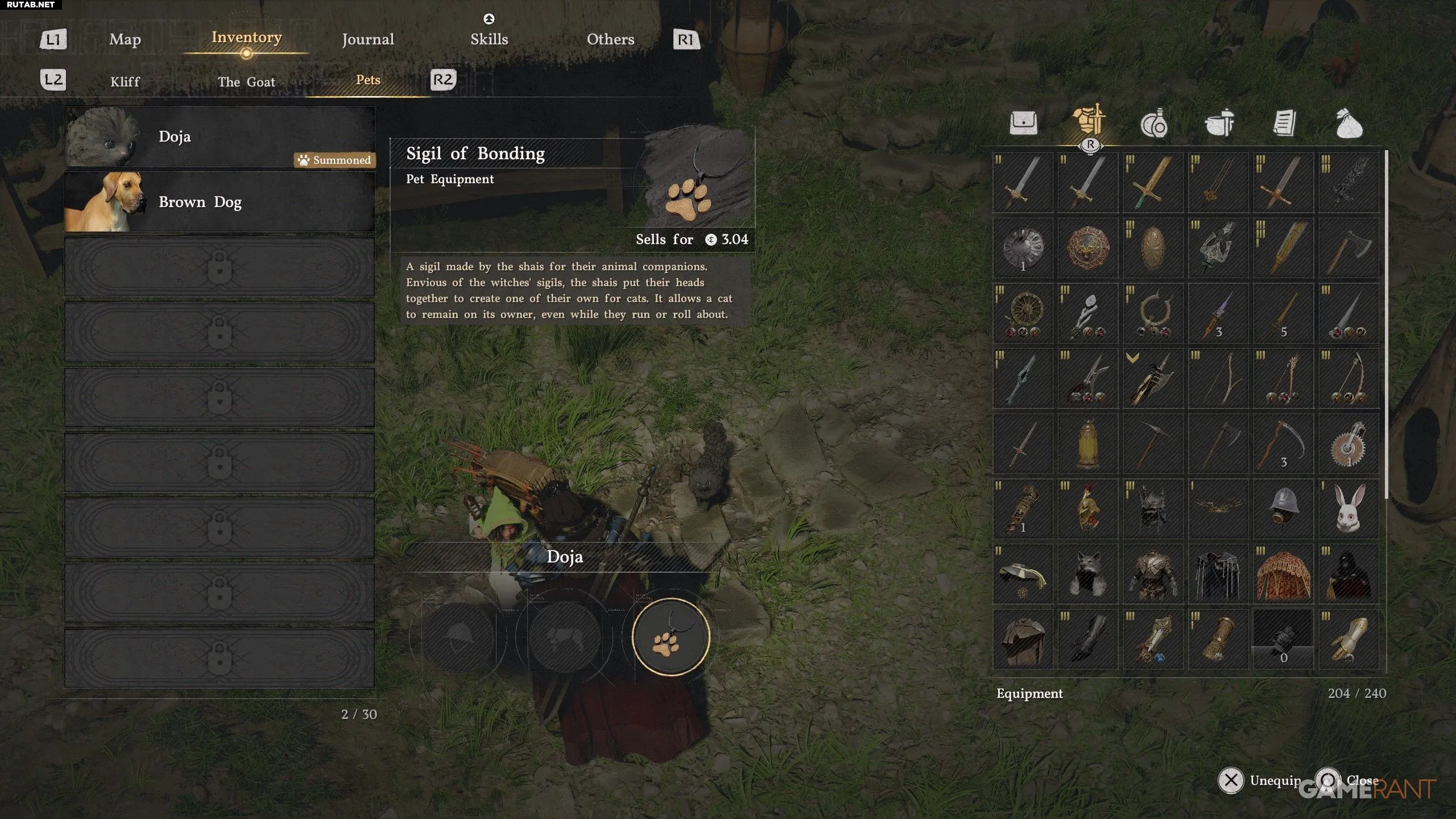Viewport: 1456px width, 819px height.
Task: Open the bag inventory category
Action: pos(1023,123)
